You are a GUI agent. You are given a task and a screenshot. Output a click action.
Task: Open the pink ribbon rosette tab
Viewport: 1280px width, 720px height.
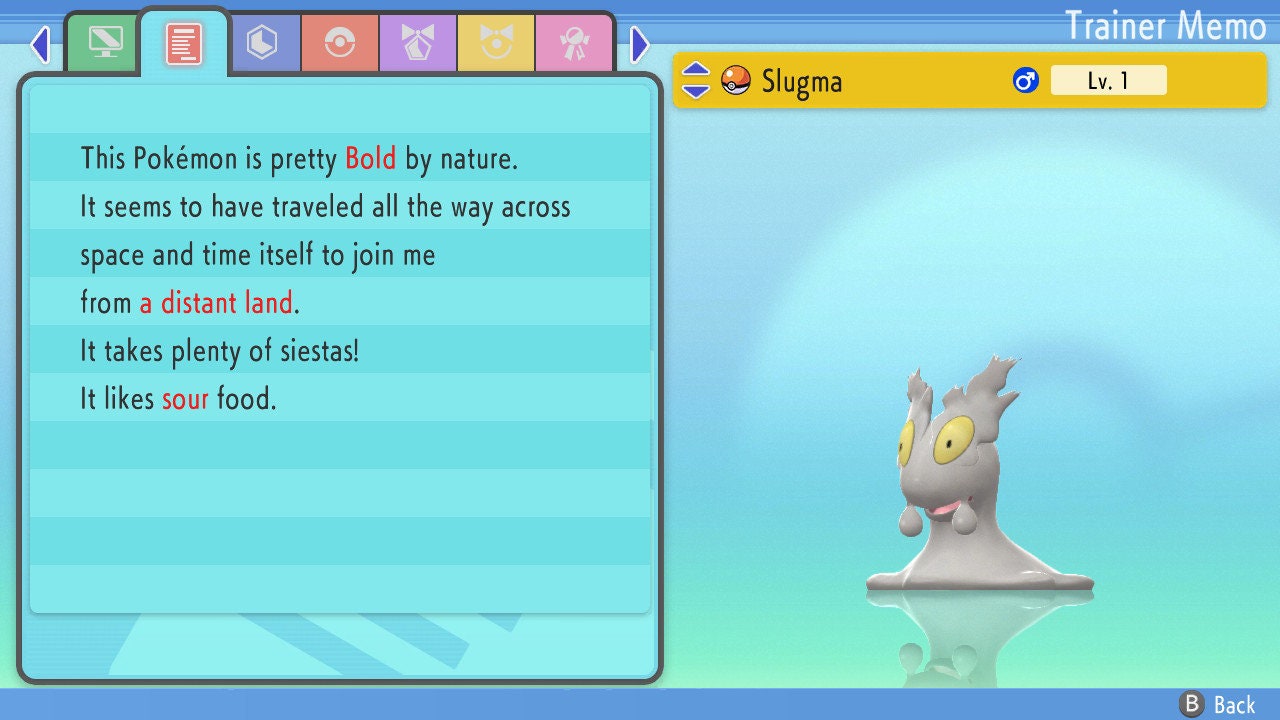574,43
